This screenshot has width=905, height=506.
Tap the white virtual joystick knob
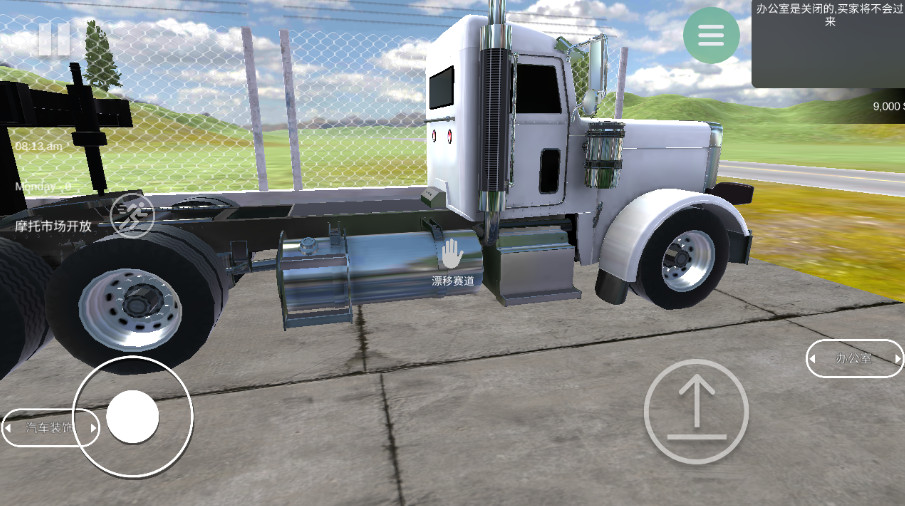pyautogui.click(x=132, y=416)
